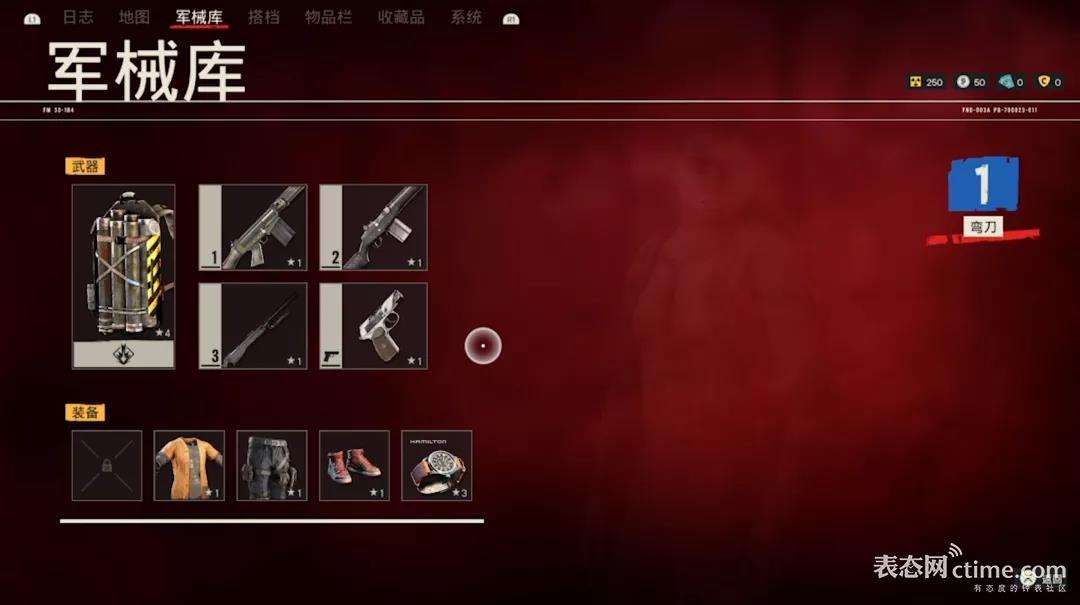Select the weapon slot 2 rifle
This screenshot has width=1080, height=605.
click(374, 227)
